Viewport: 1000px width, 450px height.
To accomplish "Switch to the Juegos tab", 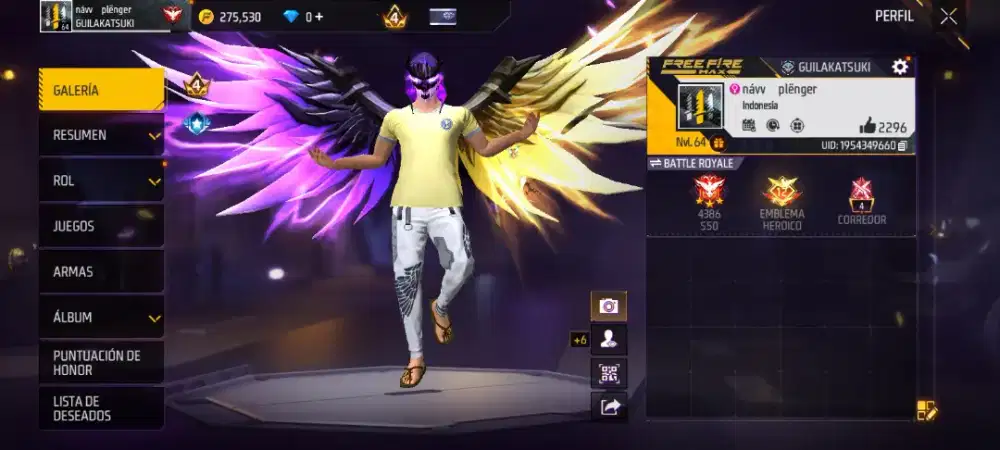I will [101, 226].
